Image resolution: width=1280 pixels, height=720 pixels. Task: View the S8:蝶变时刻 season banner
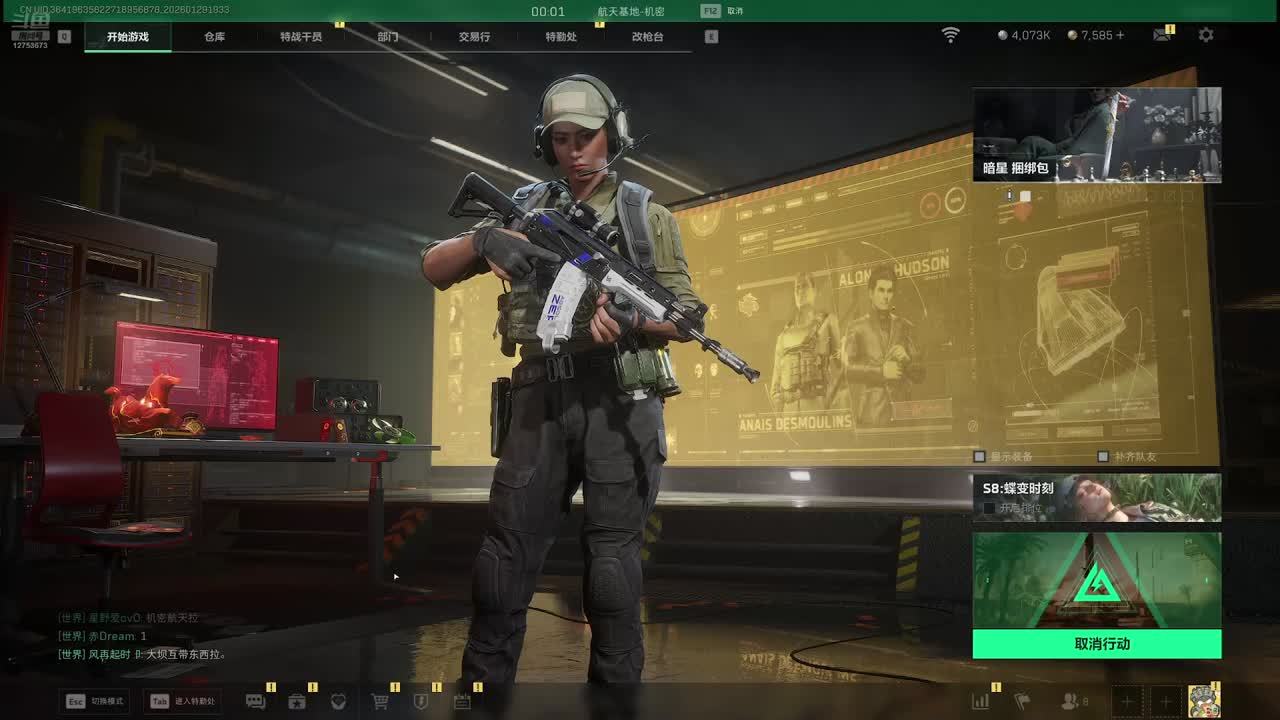pos(1097,497)
